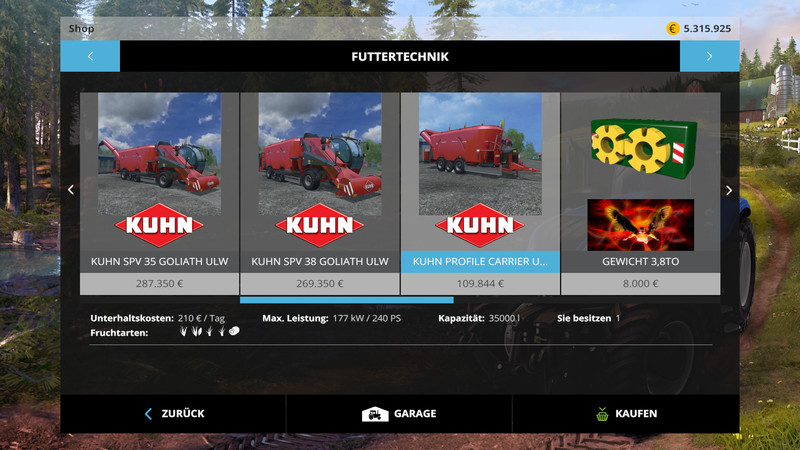800x450 pixels.
Task: Go to the next shop category
Action: (709, 56)
